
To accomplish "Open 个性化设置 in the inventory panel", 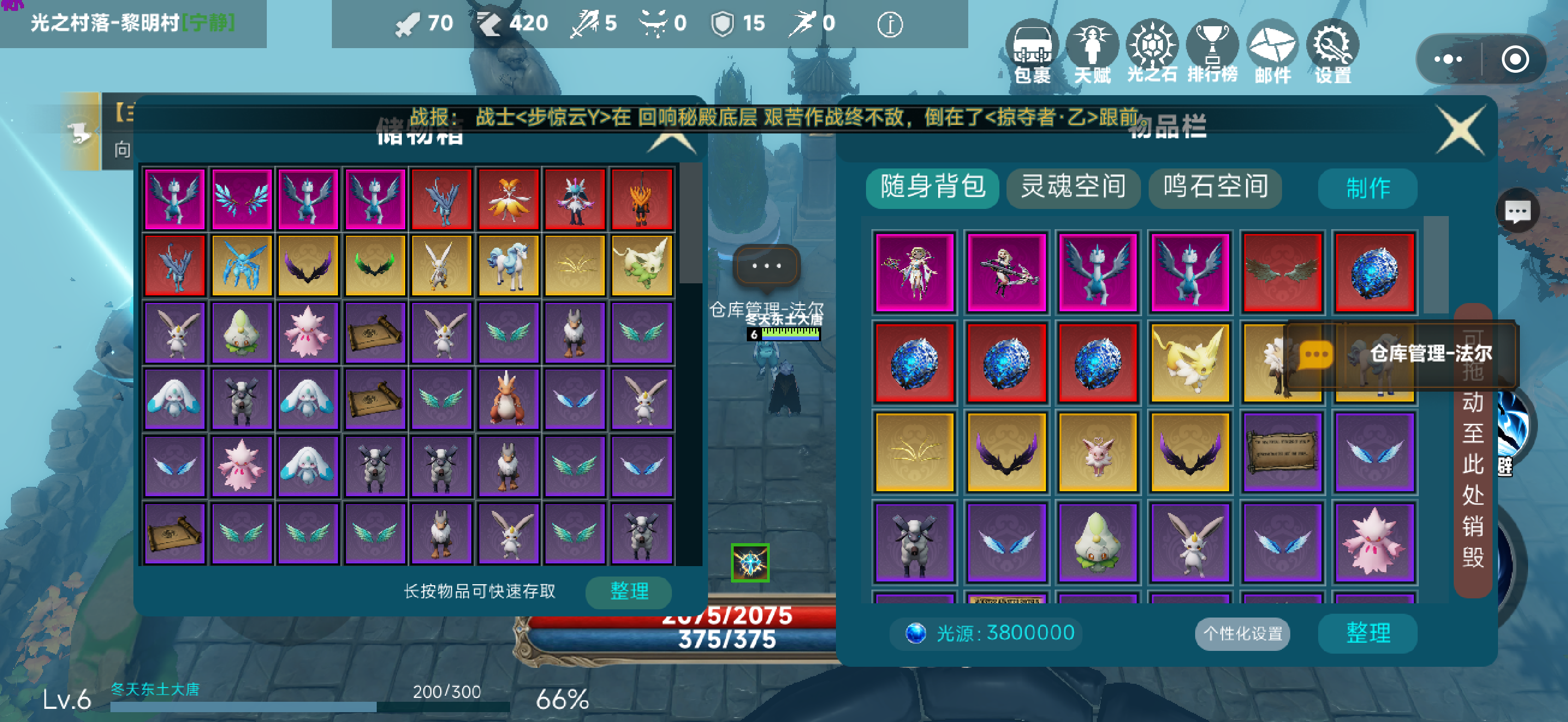I will [x=1242, y=634].
